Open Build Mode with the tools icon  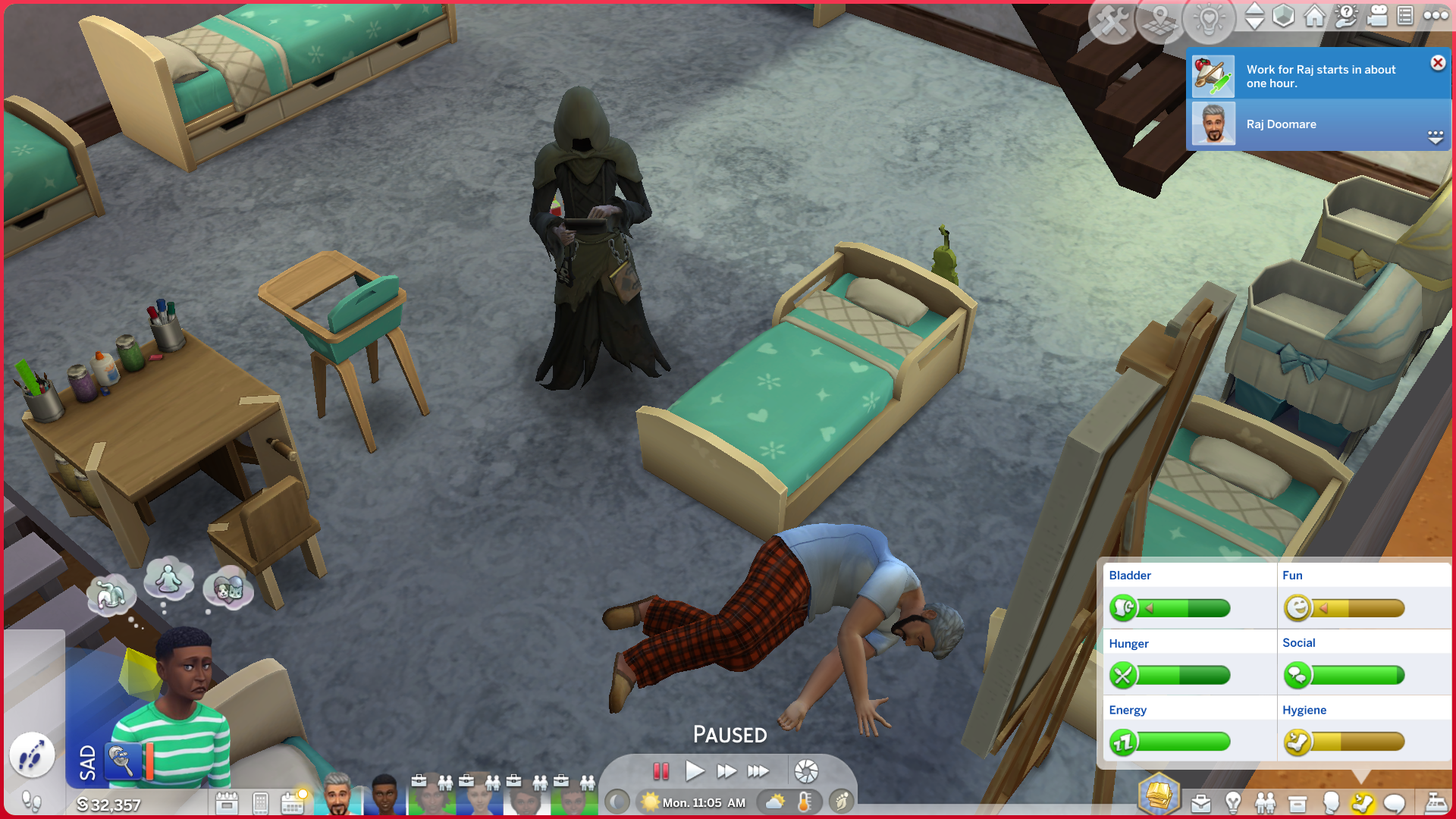pyautogui.click(x=1112, y=20)
